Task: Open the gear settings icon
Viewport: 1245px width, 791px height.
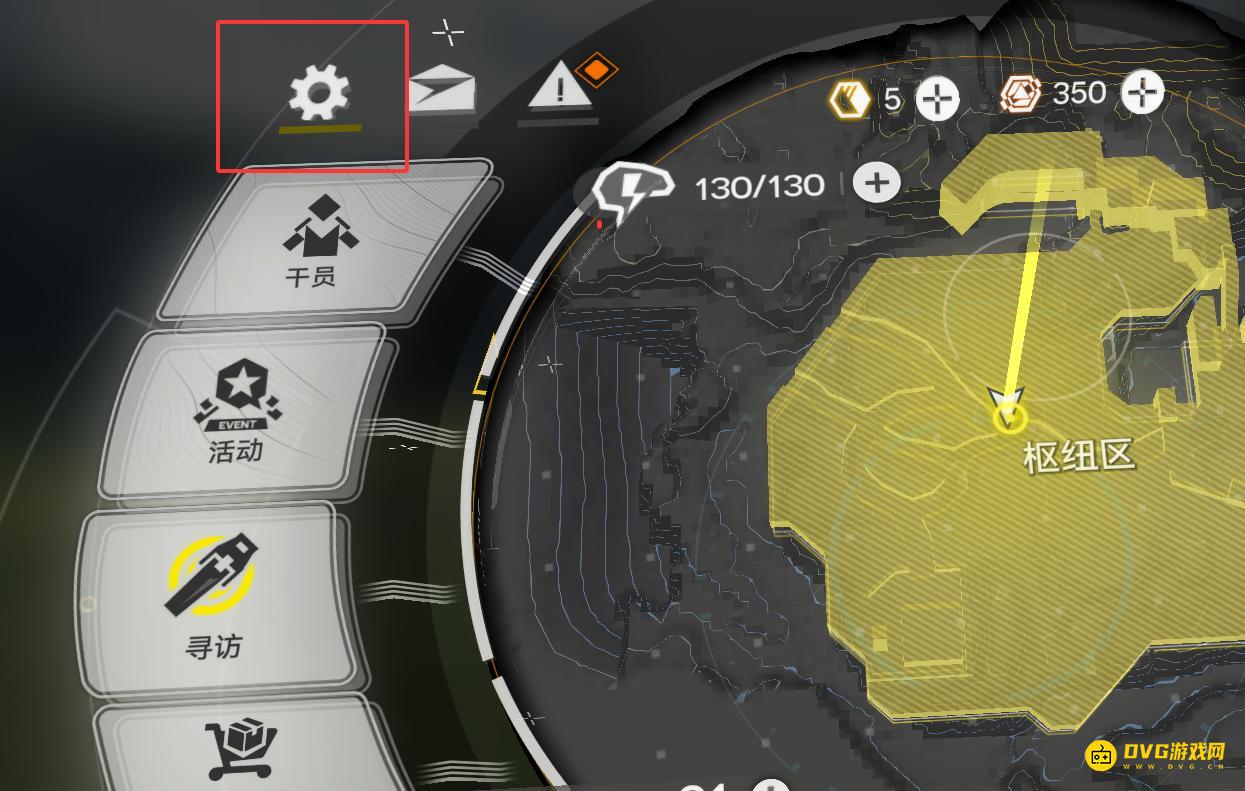Action: [319, 94]
